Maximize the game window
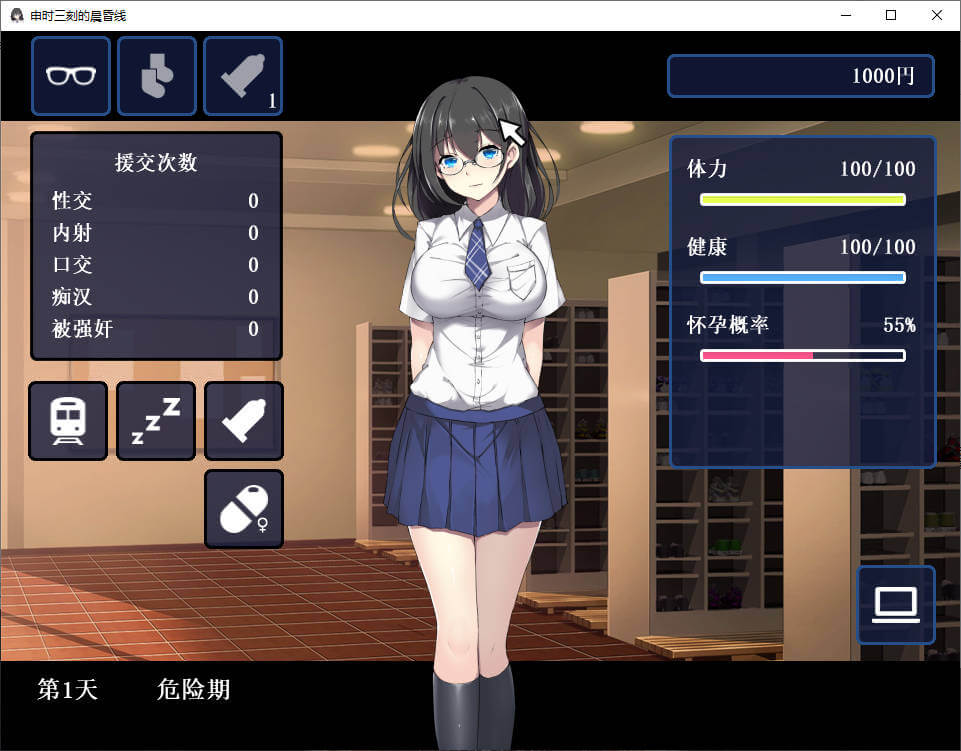The width and height of the screenshot is (961, 751). 891,15
